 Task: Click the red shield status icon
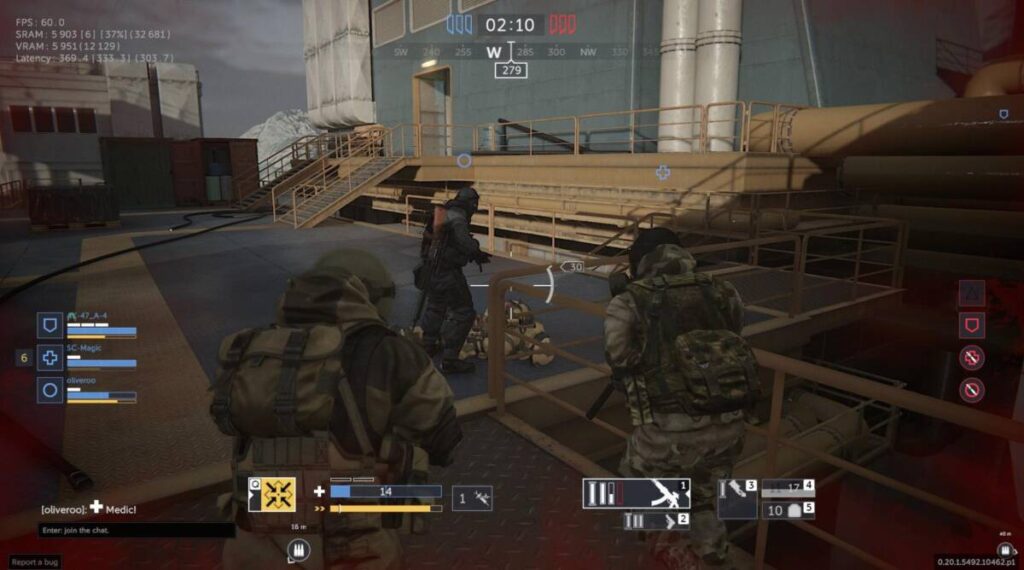pos(971,324)
